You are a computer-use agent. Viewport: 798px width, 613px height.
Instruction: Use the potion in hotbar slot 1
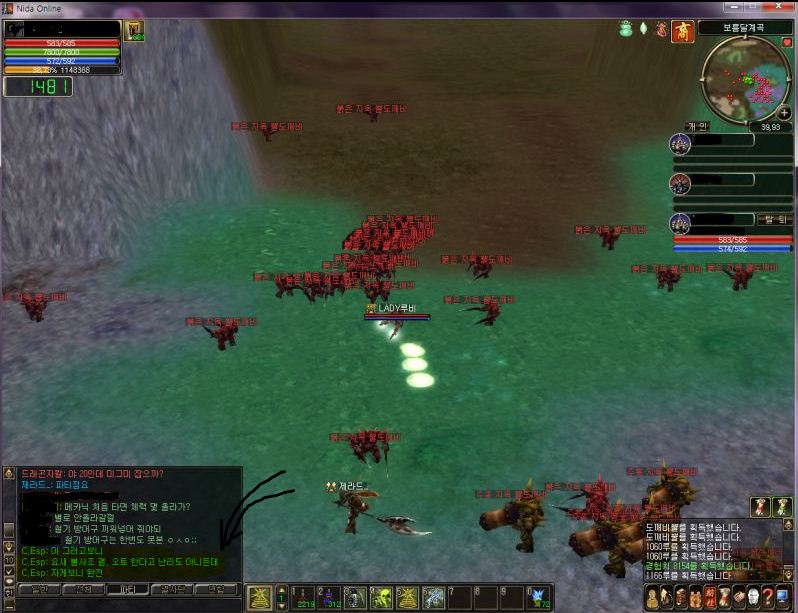coord(302,597)
